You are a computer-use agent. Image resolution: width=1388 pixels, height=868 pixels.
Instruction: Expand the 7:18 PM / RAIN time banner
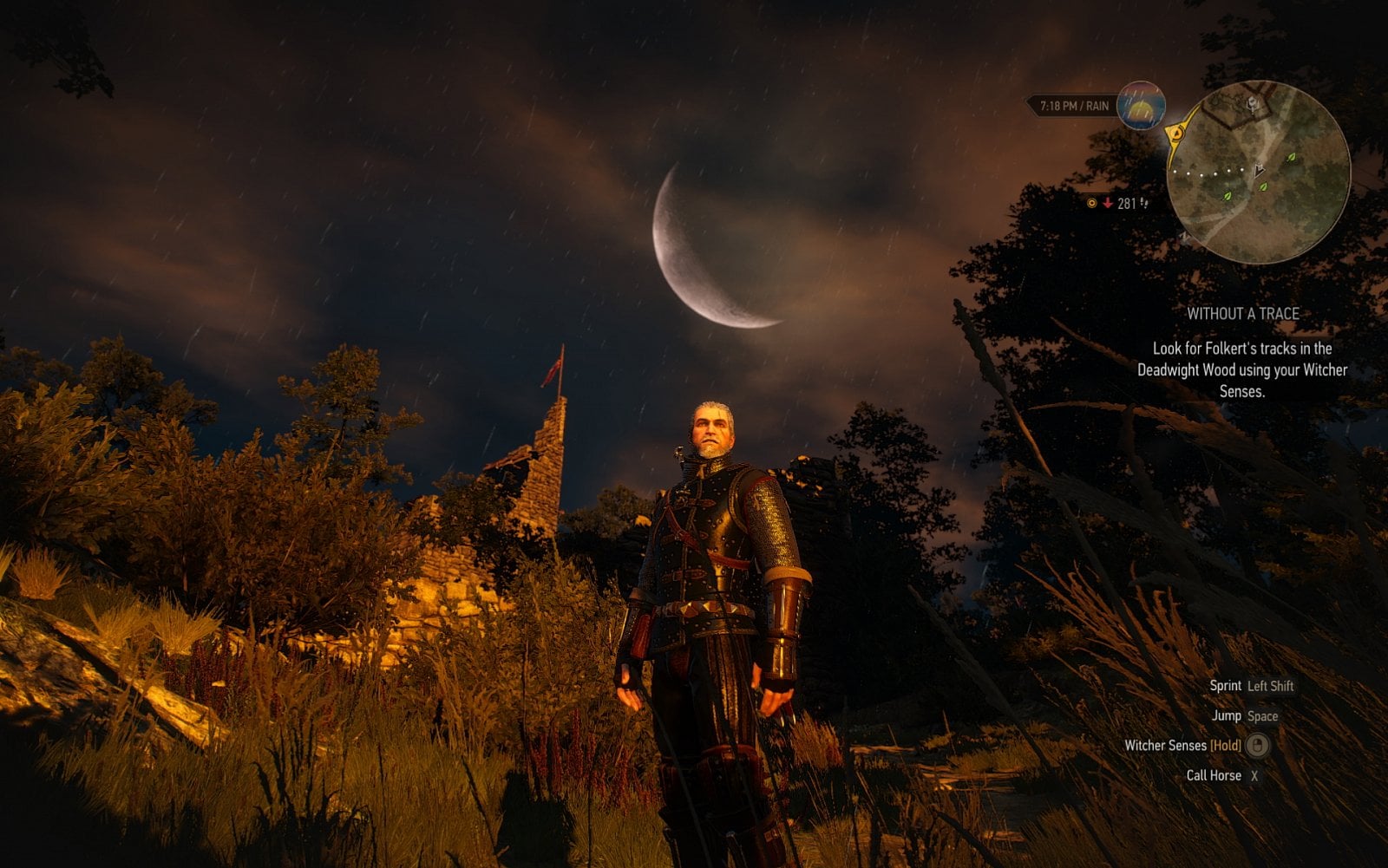coord(1074,106)
